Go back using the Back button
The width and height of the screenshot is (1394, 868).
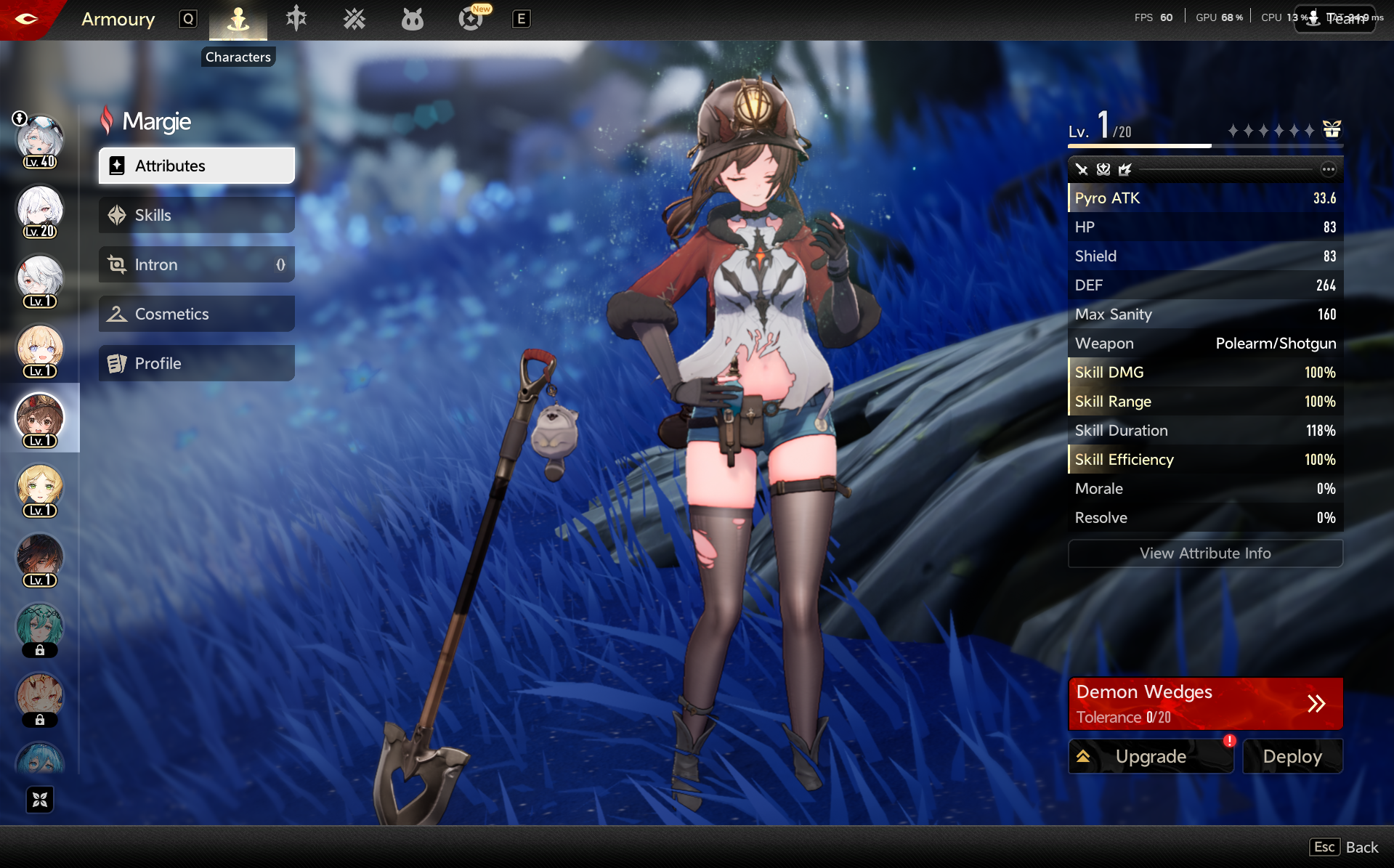pos(1345,847)
